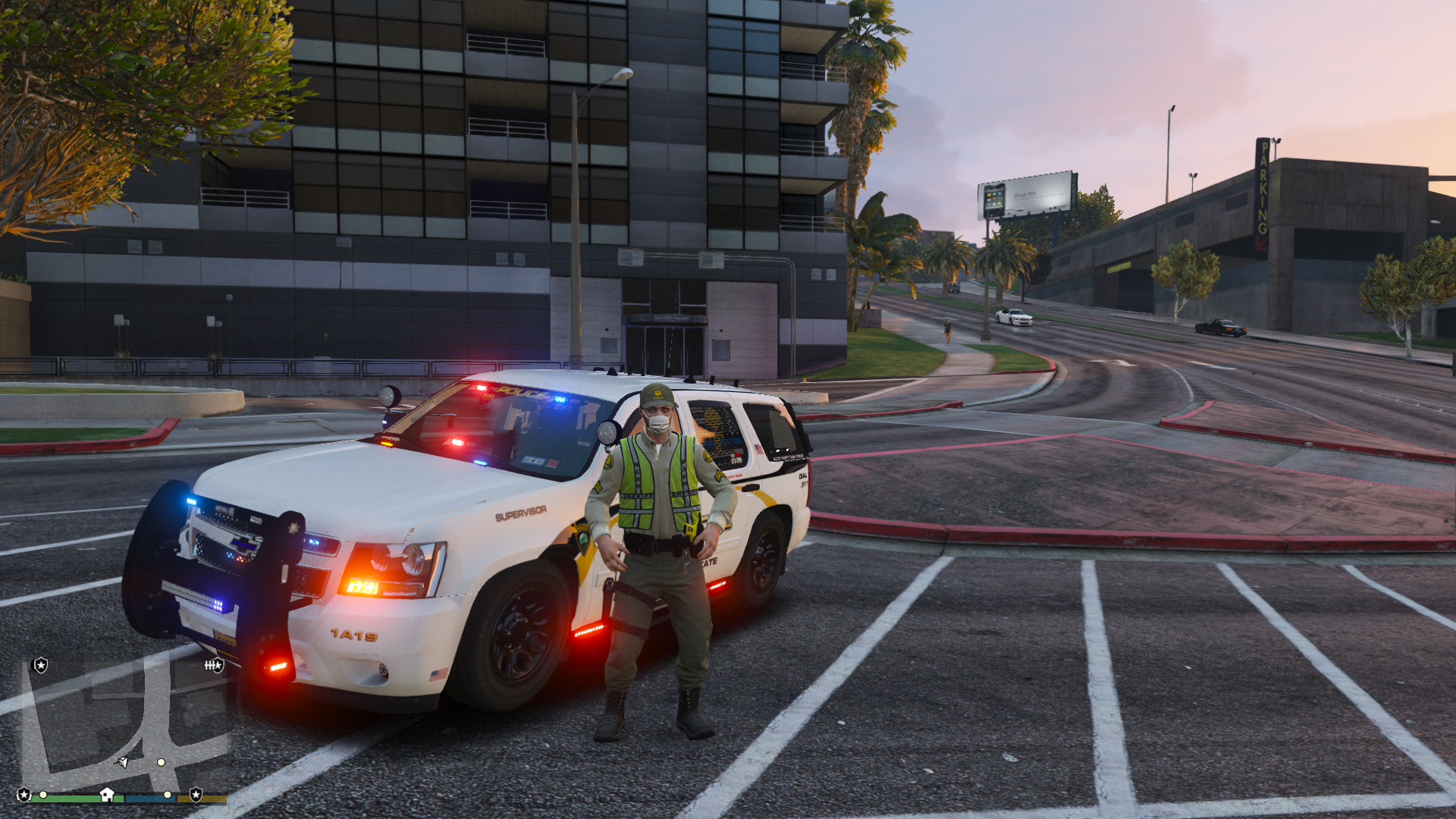Select the white player arrow on the minimap
The width and height of the screenshot is (1456, 819).
(123, 761)
